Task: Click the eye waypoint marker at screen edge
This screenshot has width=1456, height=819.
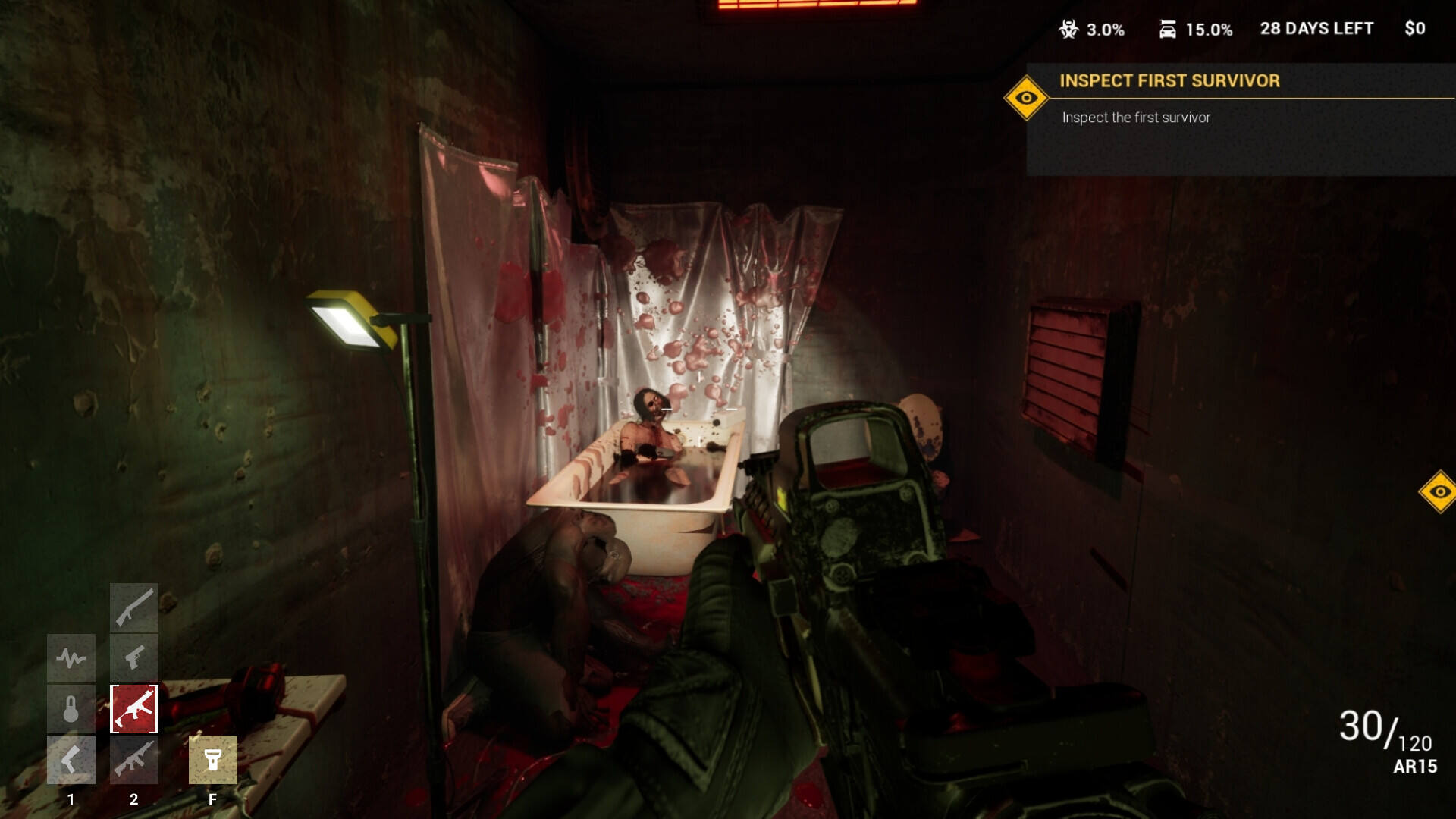Action: [1439, 492]
